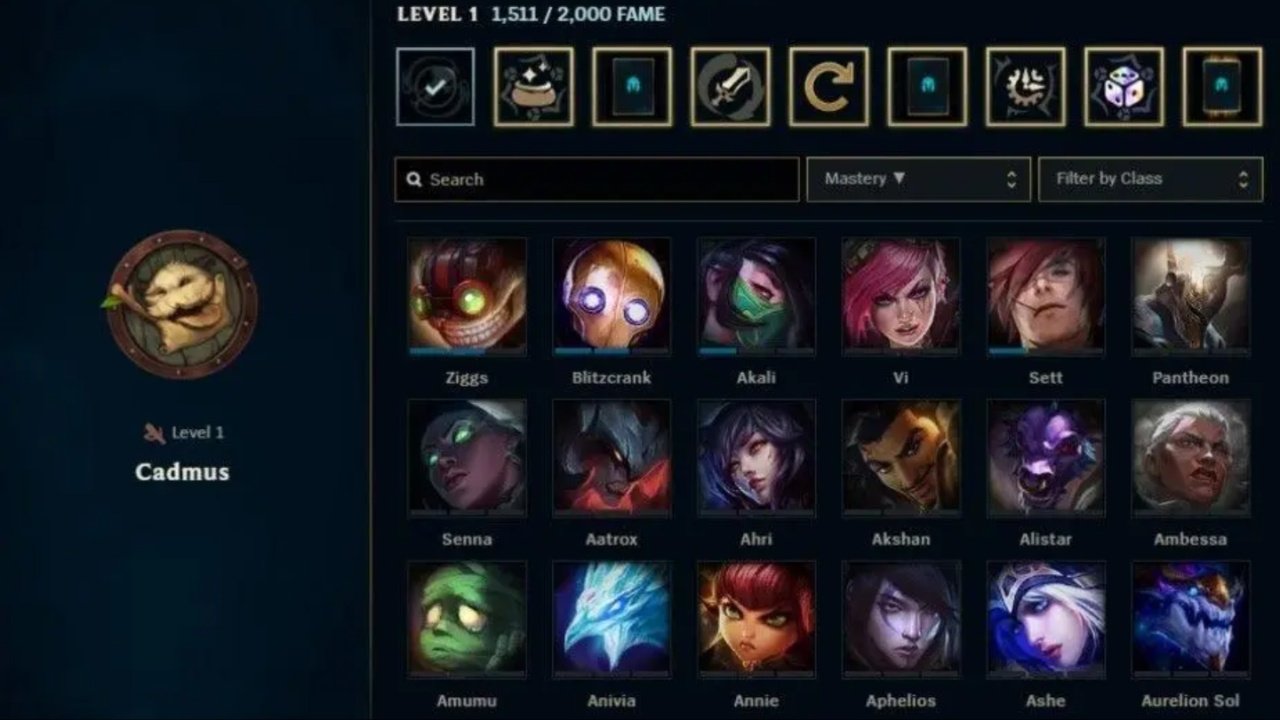
Task: Select the Pantheon champion tile
Action: [x=1190, y=293]
